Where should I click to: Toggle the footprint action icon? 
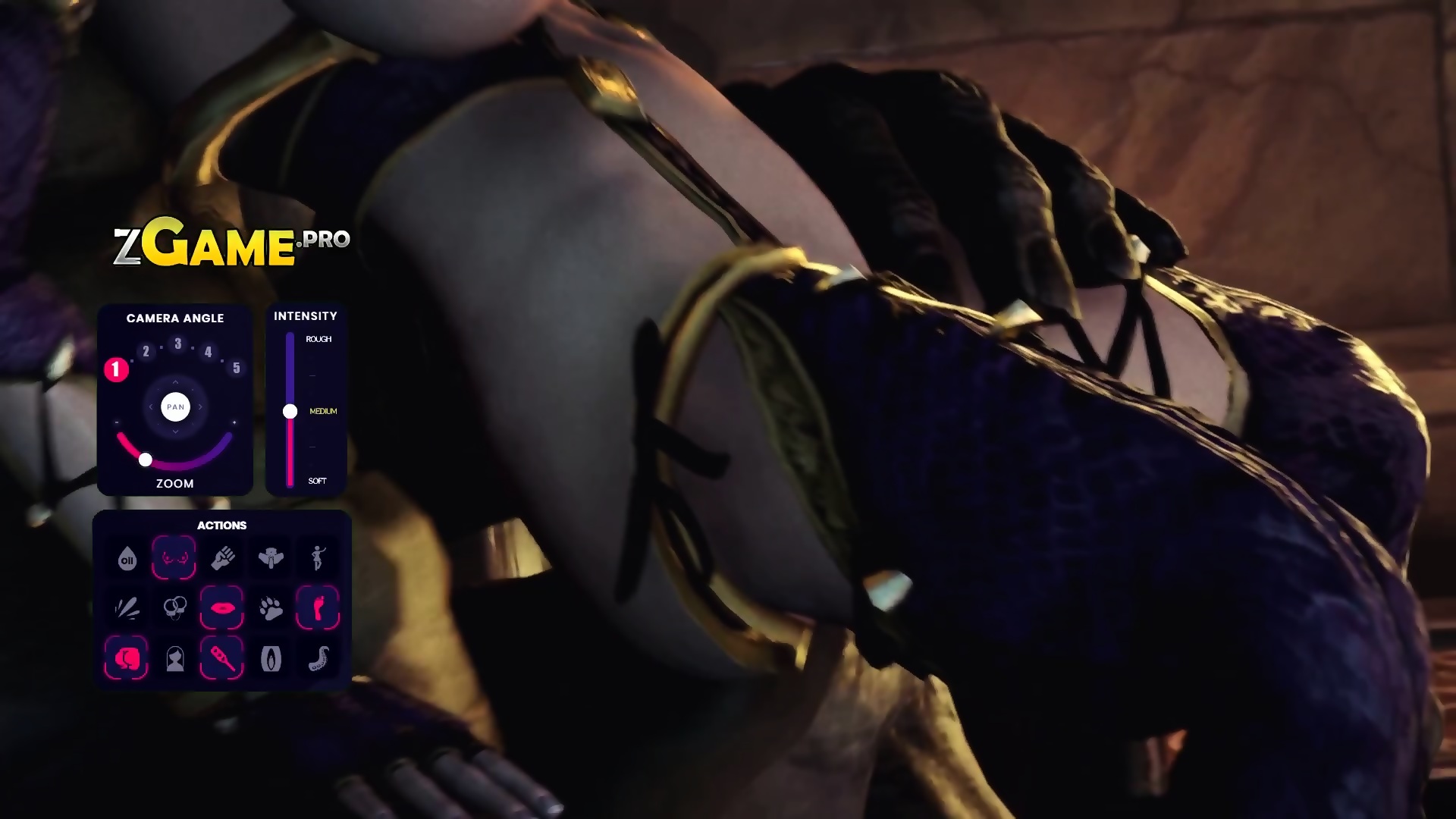point(318,607)
